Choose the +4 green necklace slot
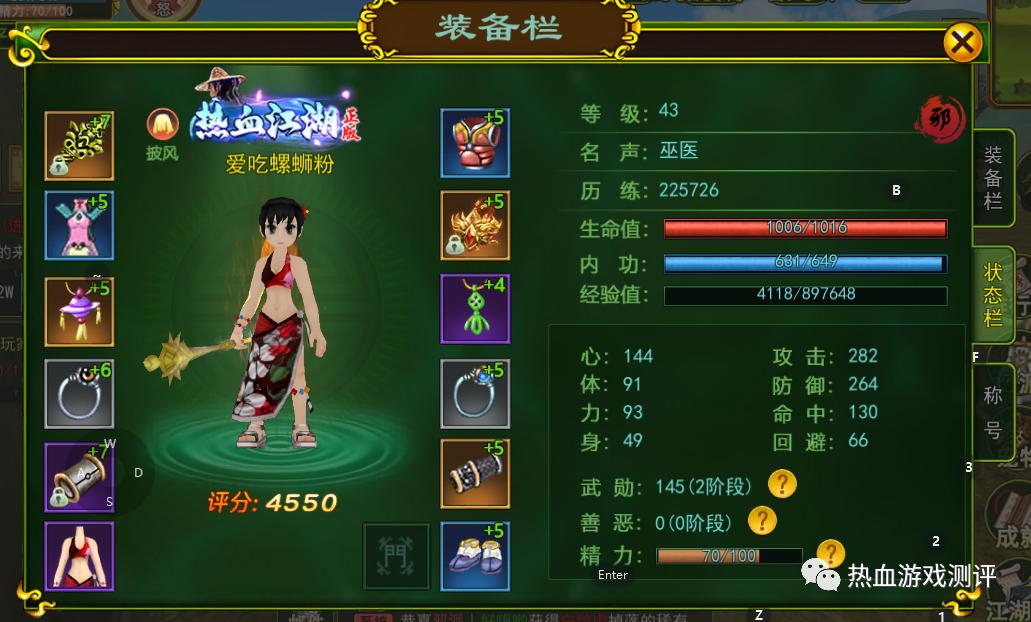1031x622 pixels. point(475,309)
